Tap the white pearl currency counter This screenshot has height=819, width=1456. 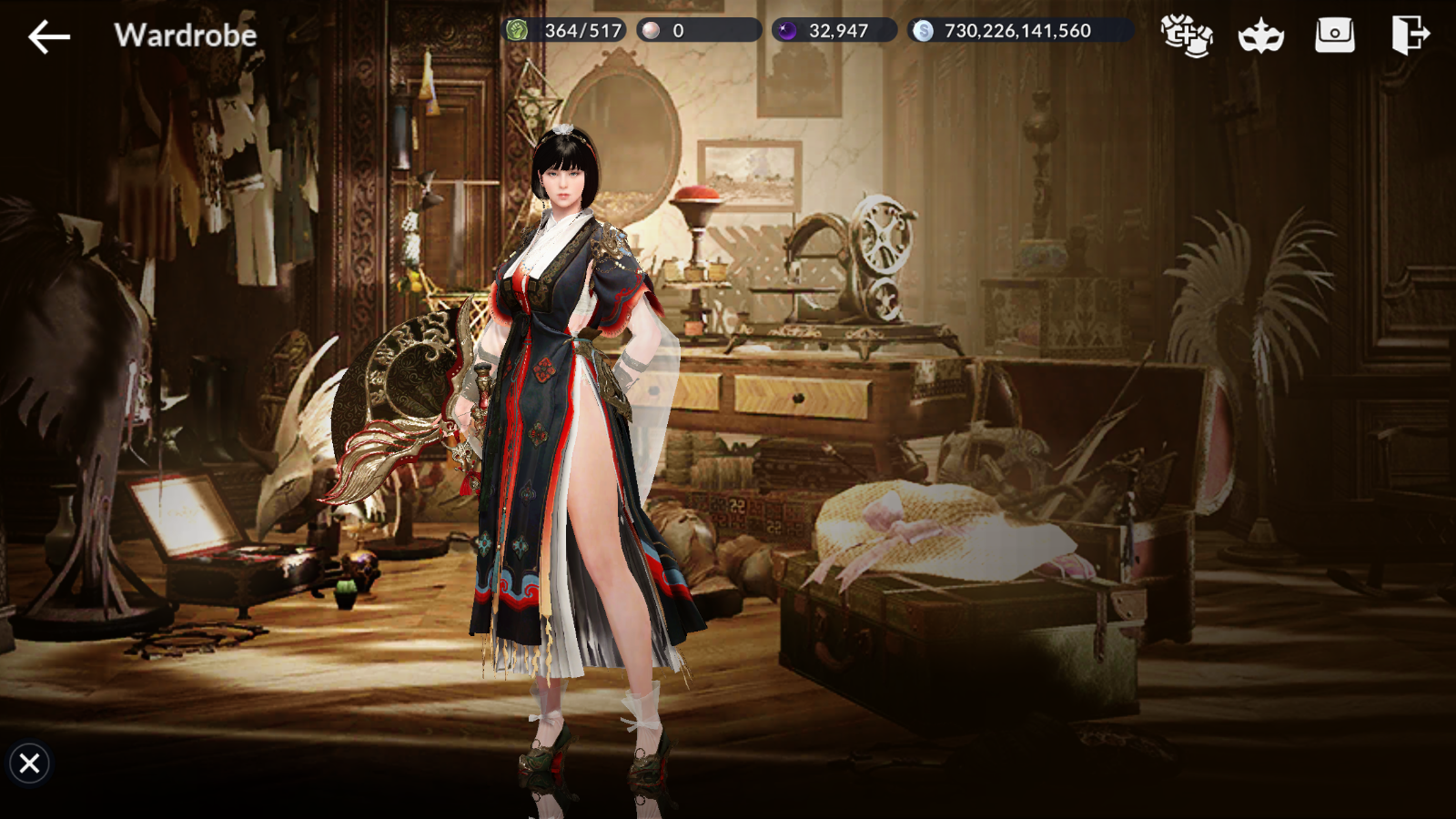click(698, 31)
